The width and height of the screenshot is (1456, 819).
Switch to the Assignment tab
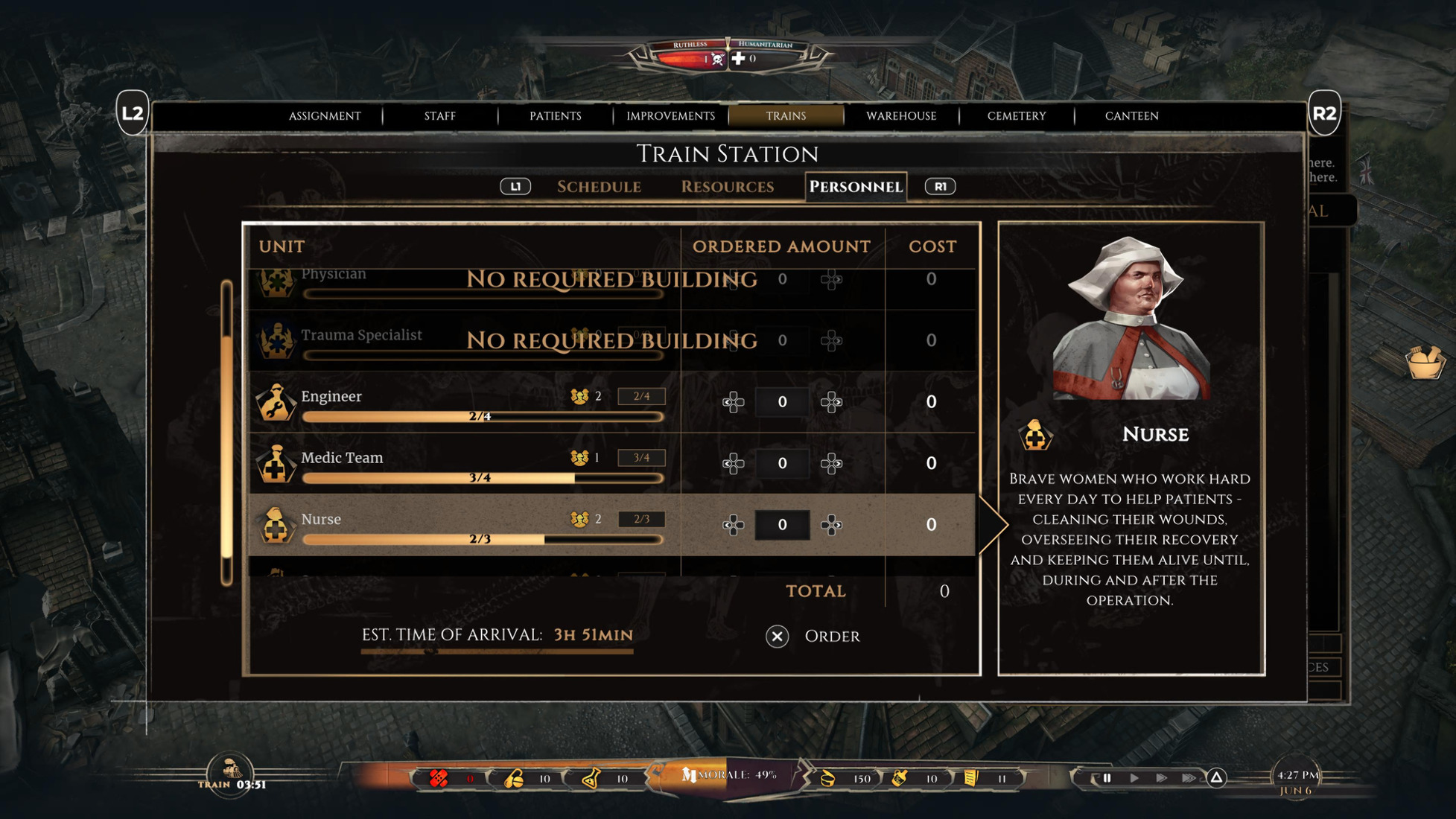click(325, 115)
